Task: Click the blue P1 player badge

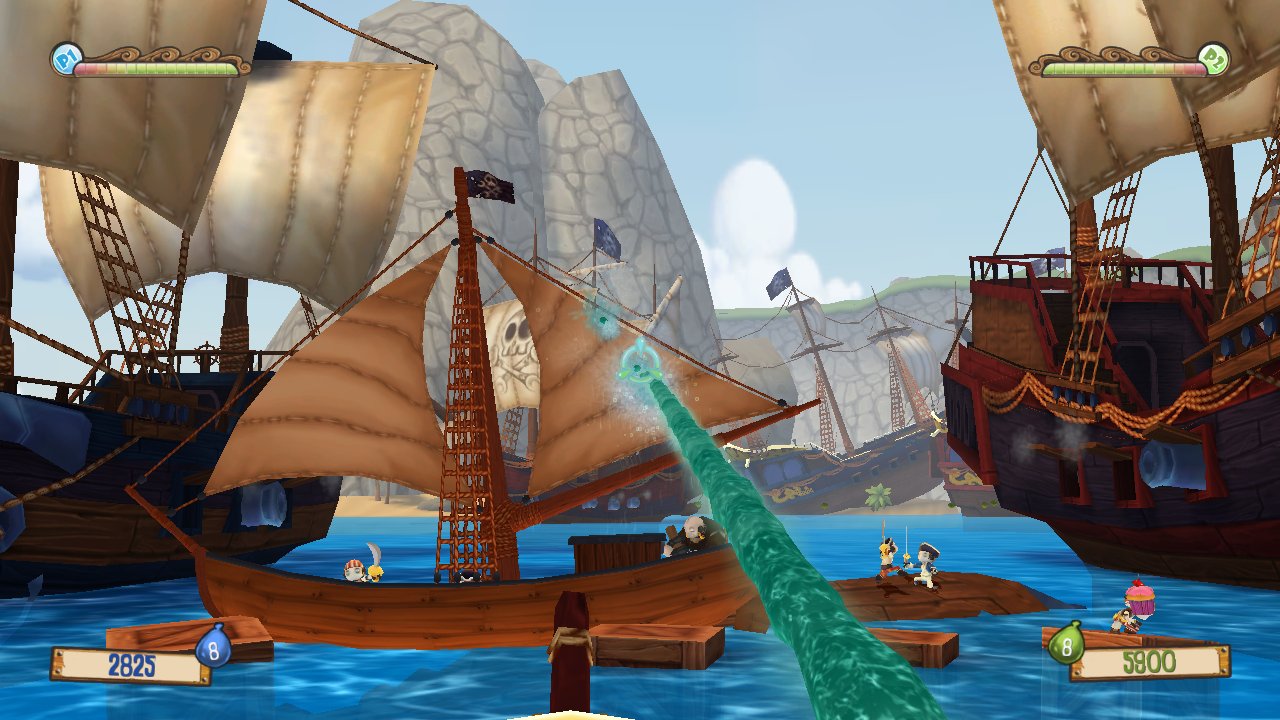Action: pyautogui.click(x=64, y=59)
